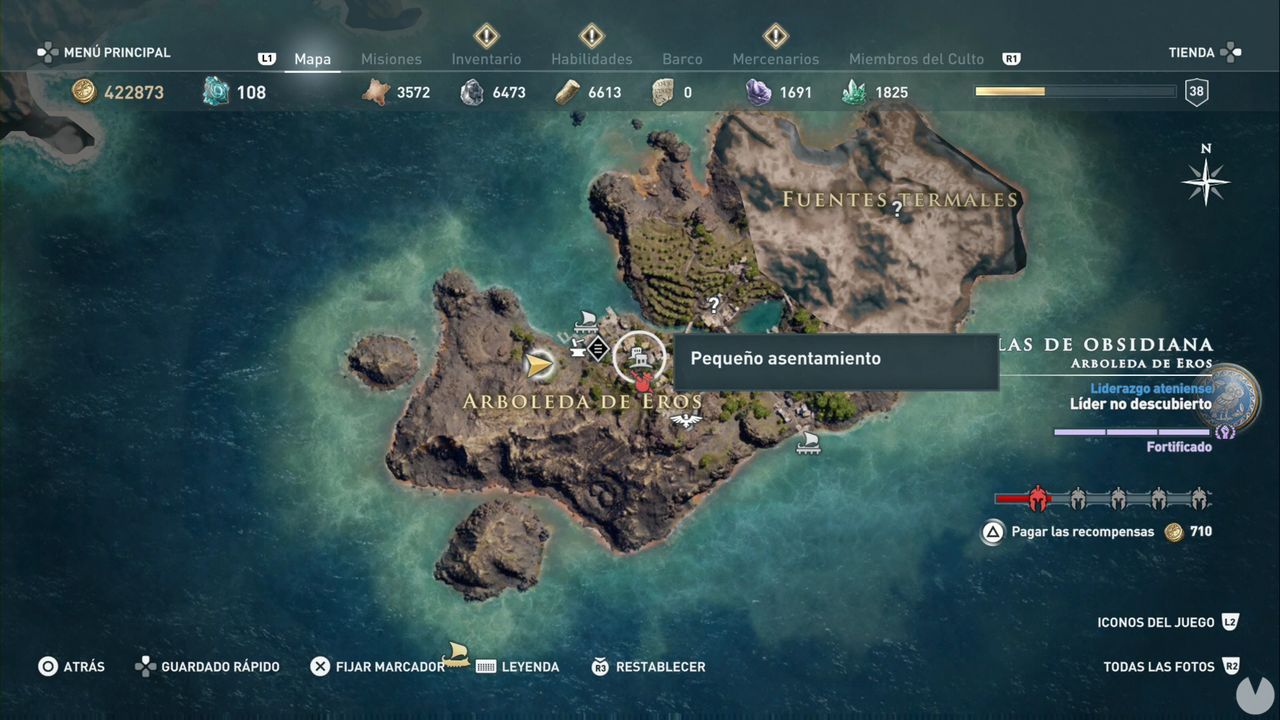The height and width of the screenshot is (720, 1280).
Task: Open the message board diamond icon
Action: click(597, 349)
